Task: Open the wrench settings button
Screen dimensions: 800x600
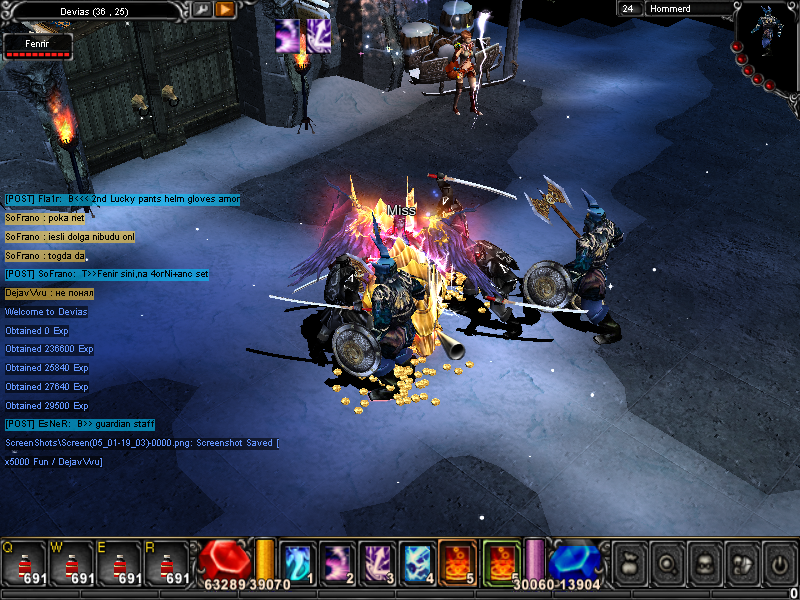Action: point(201,9)
